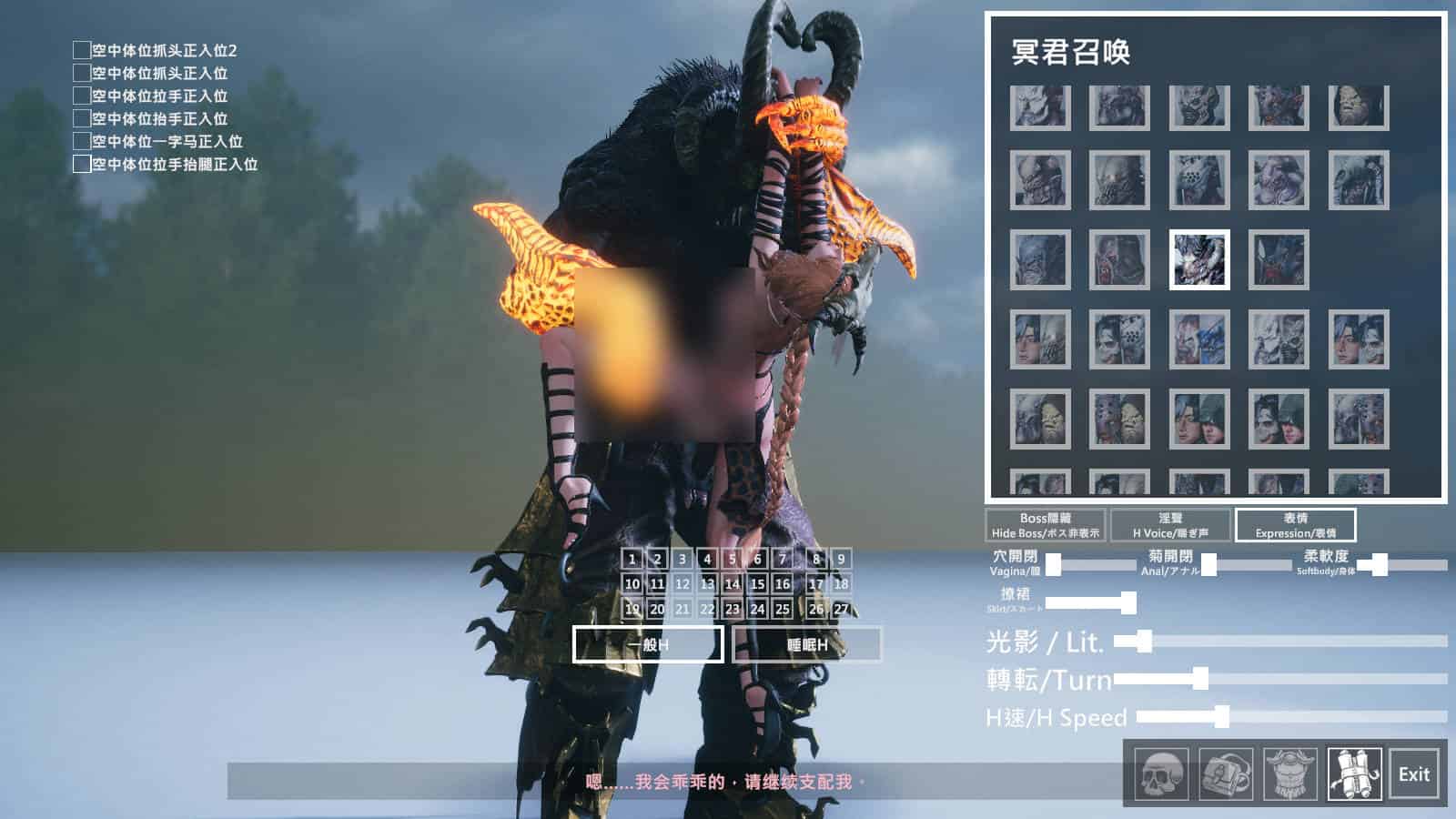Select the 一般H mode button
The image size is (1456, 819).
[x=648, y=644]
